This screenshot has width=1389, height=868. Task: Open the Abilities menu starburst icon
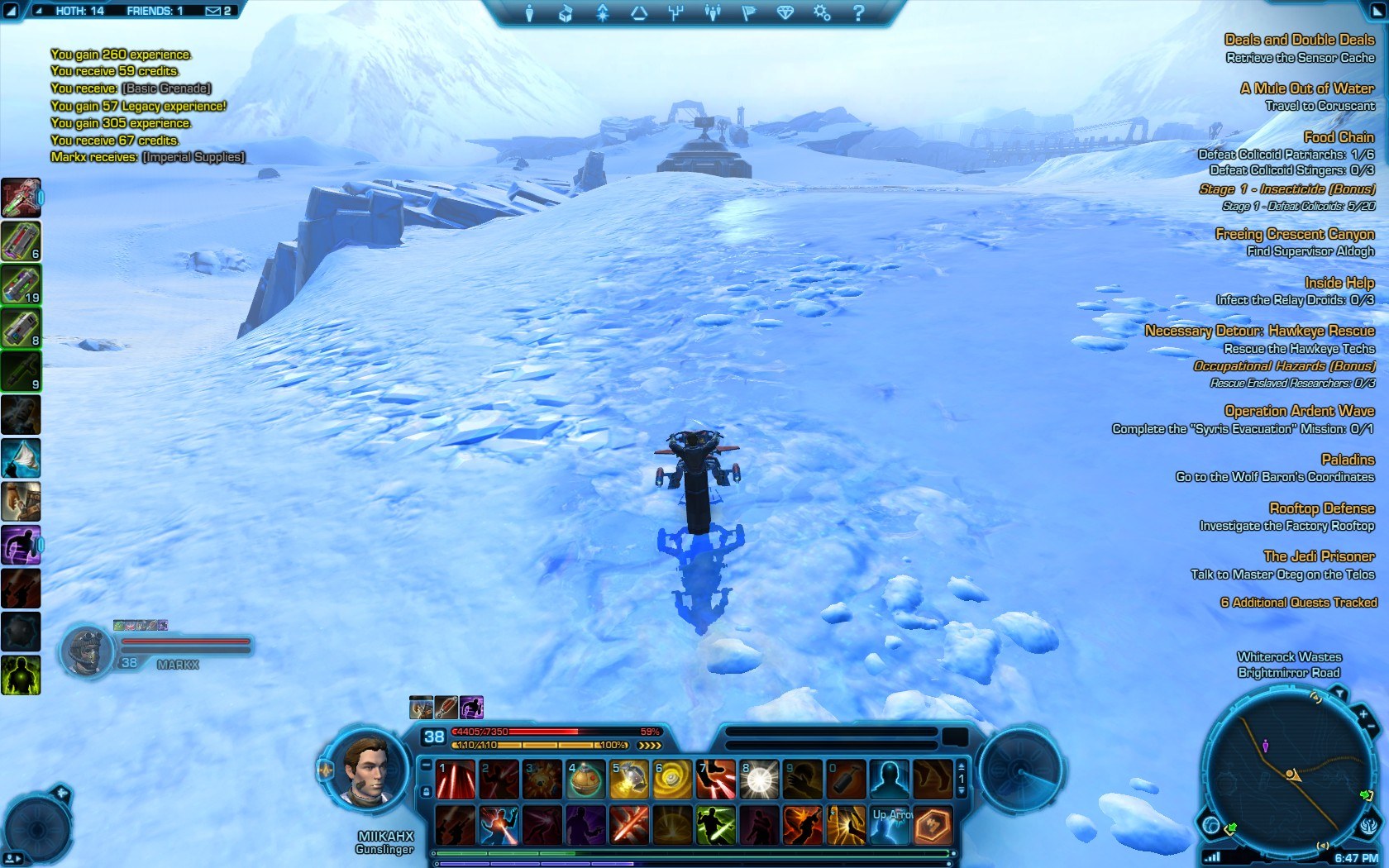[603, 13]
